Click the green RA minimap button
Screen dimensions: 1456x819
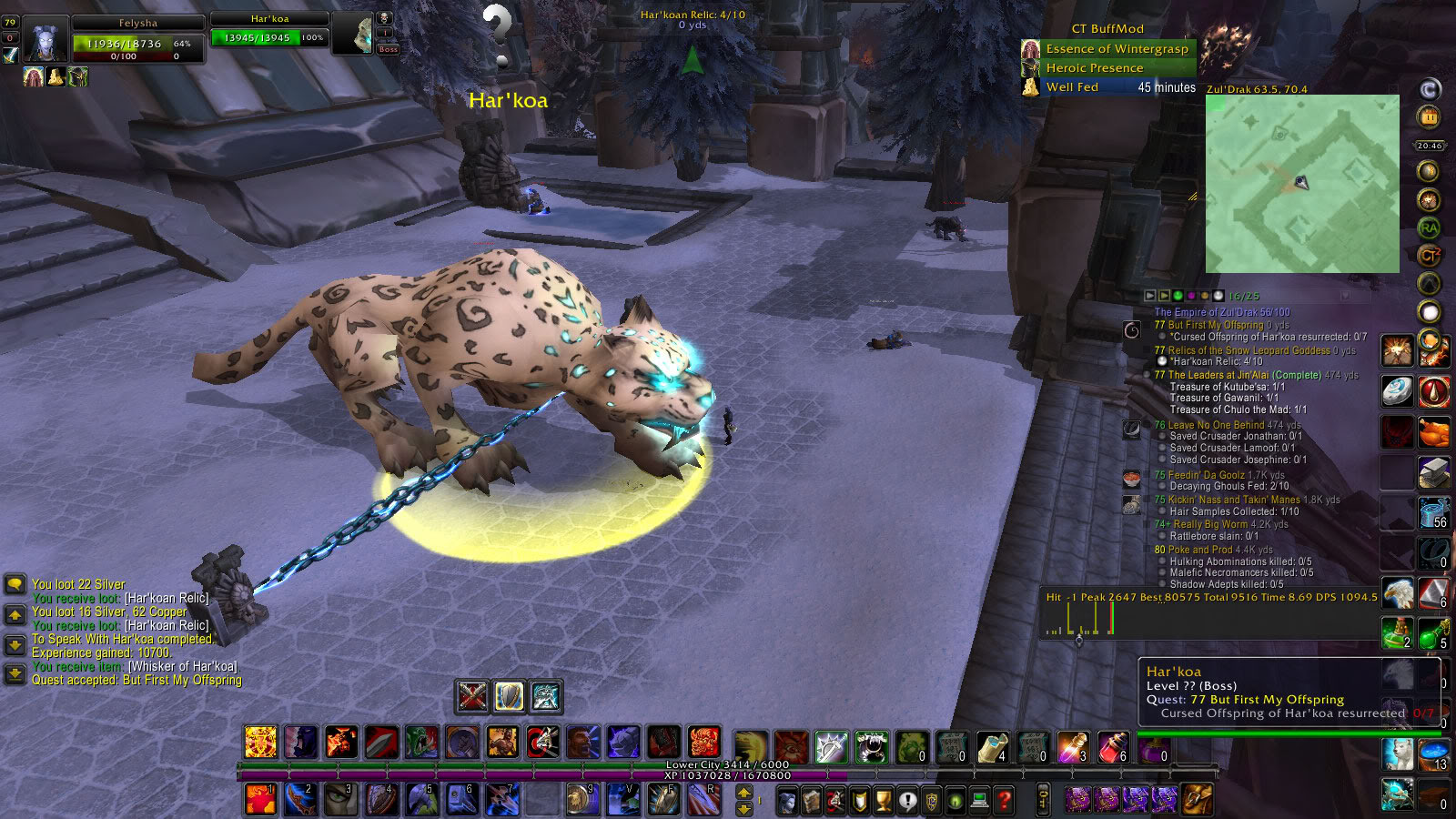point(1429,227)
